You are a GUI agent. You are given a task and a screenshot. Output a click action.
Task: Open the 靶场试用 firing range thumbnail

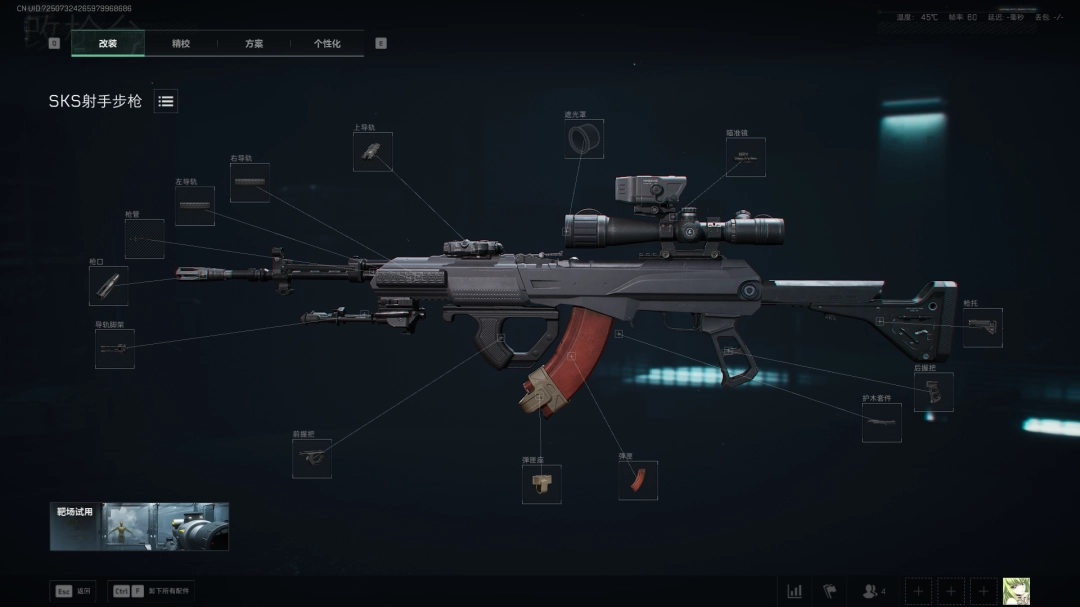[139, 526]
